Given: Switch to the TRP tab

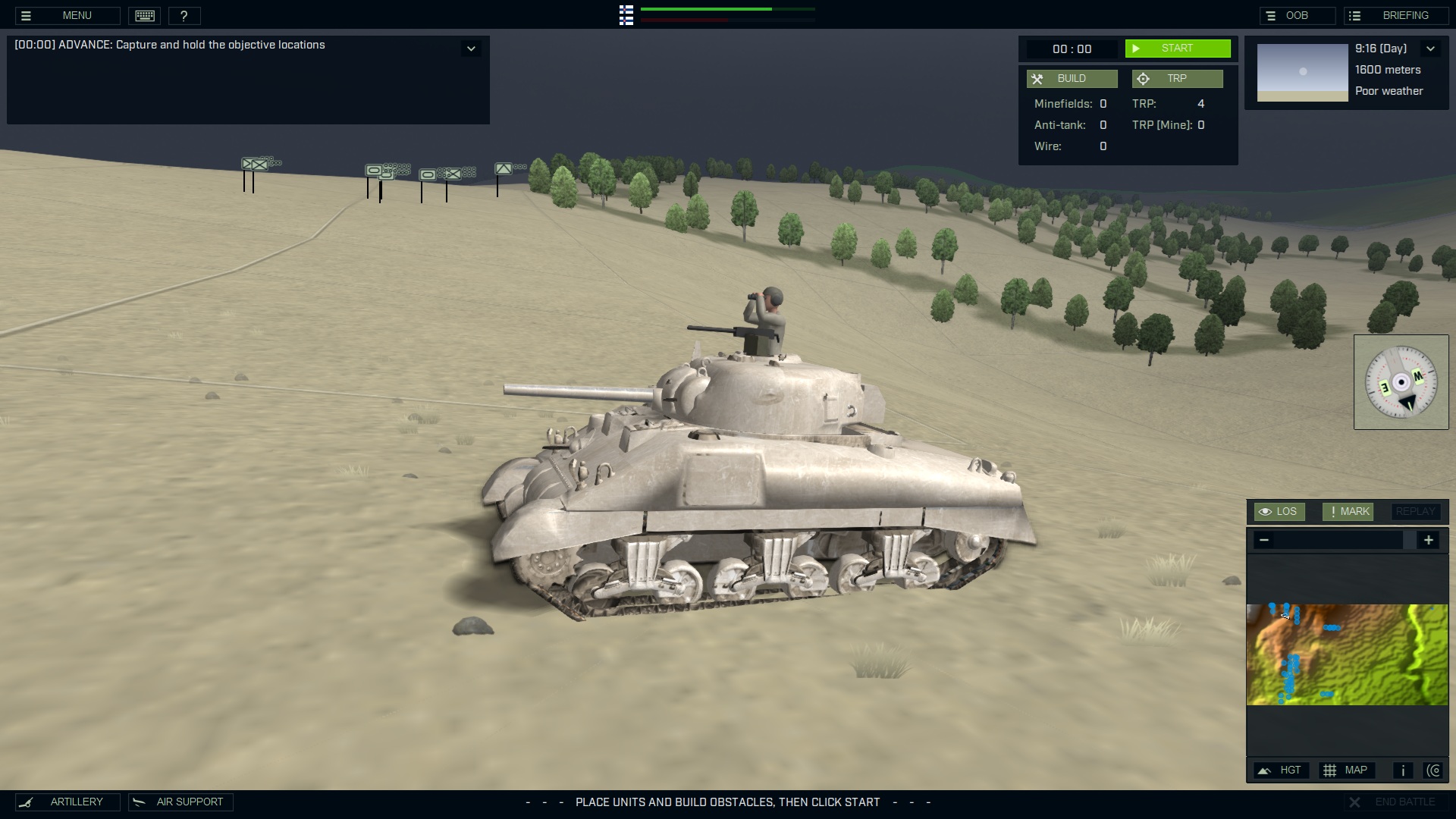Looking at the screenshot, I should coord(1177,78).
